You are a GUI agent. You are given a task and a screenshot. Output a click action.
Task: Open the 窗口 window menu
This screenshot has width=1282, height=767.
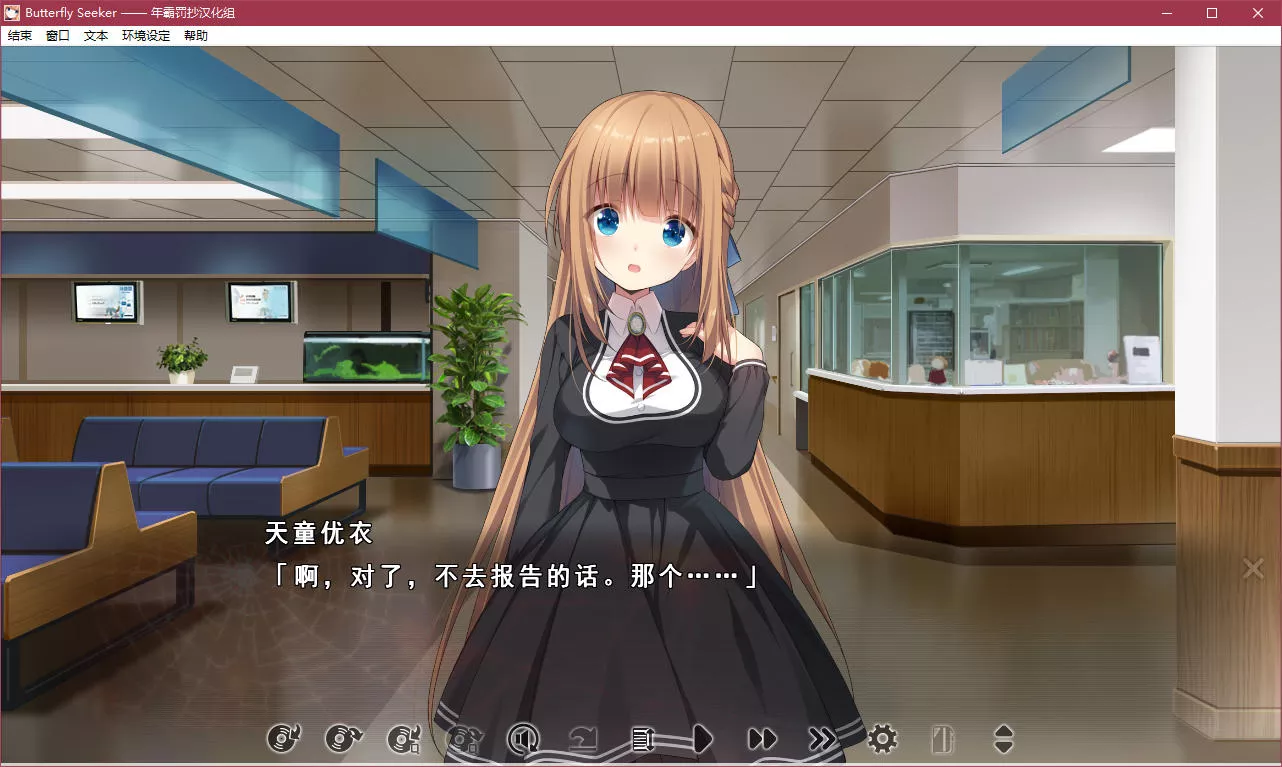(x=56, y=35)
